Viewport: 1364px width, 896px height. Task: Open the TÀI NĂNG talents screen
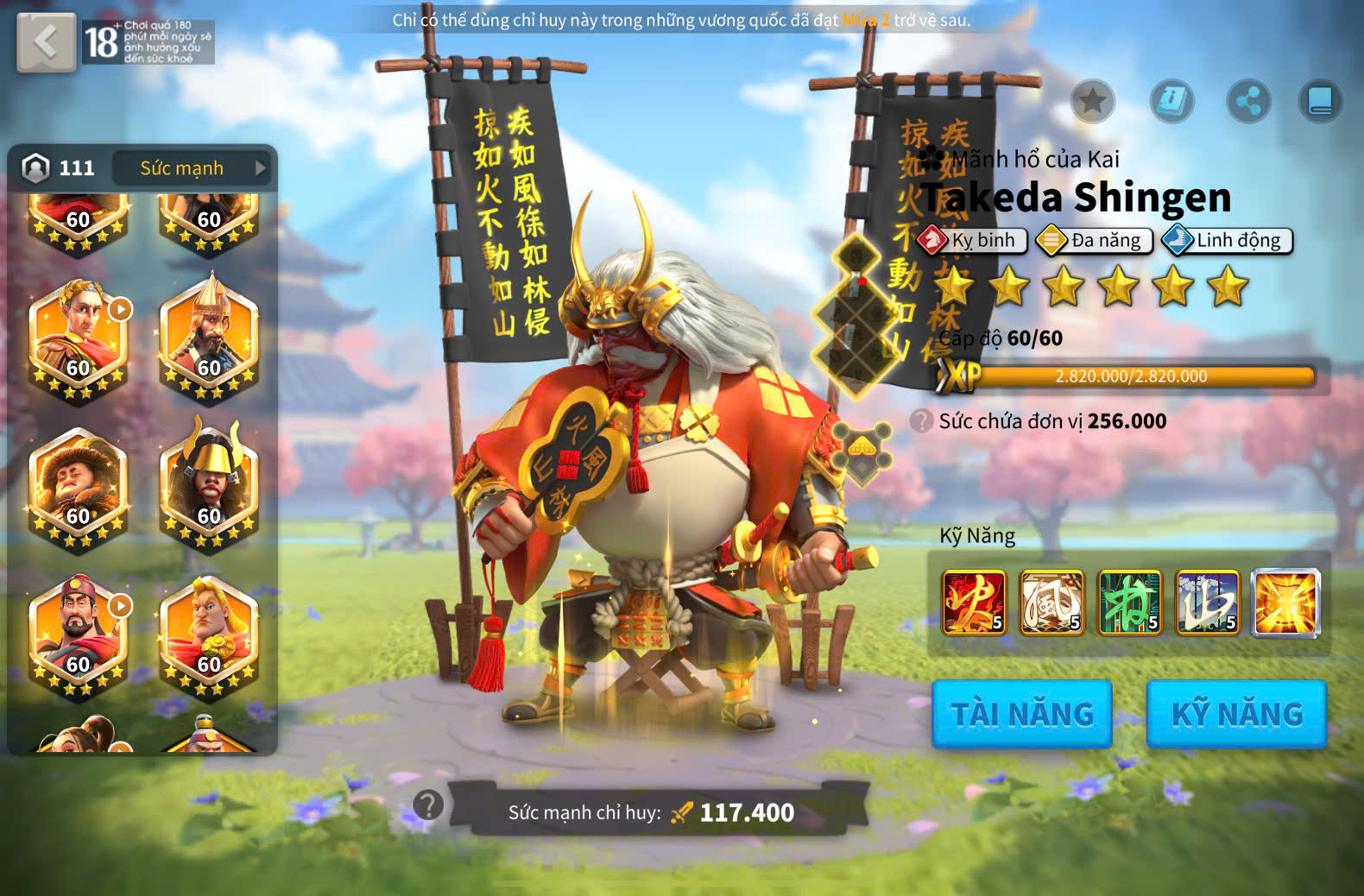1022,714
